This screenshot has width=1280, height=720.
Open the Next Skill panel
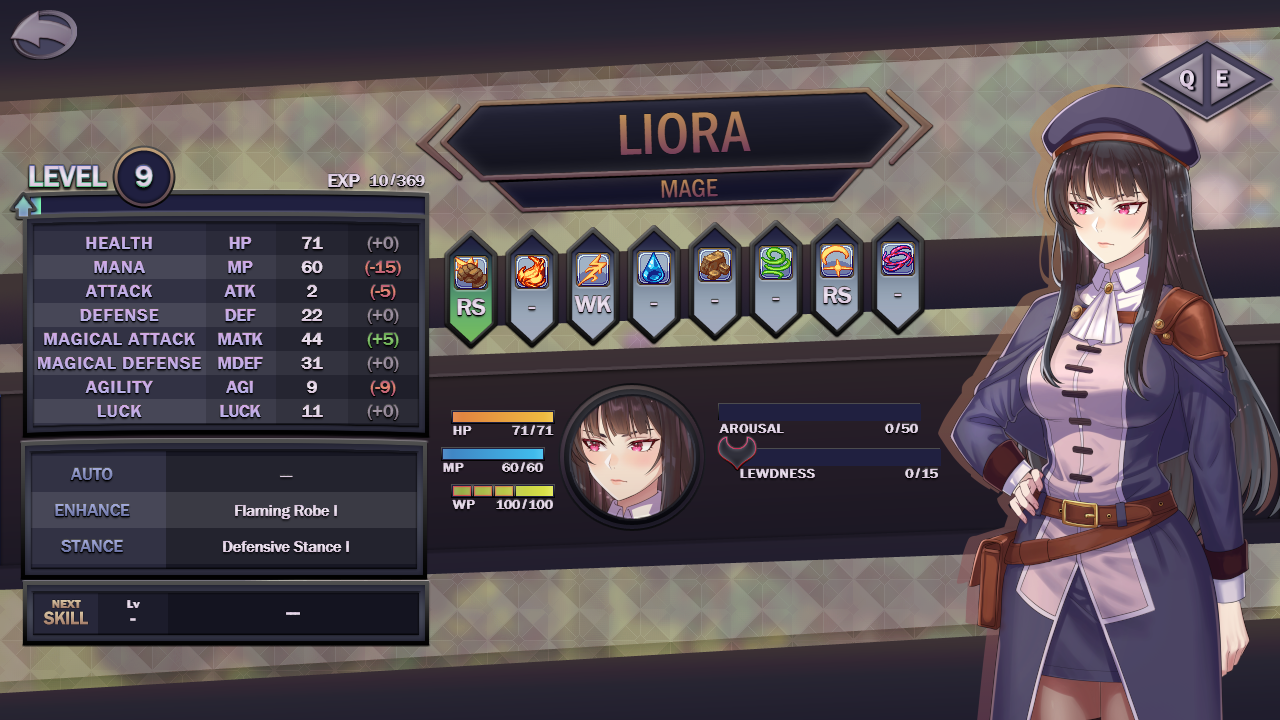pos(226,613)
